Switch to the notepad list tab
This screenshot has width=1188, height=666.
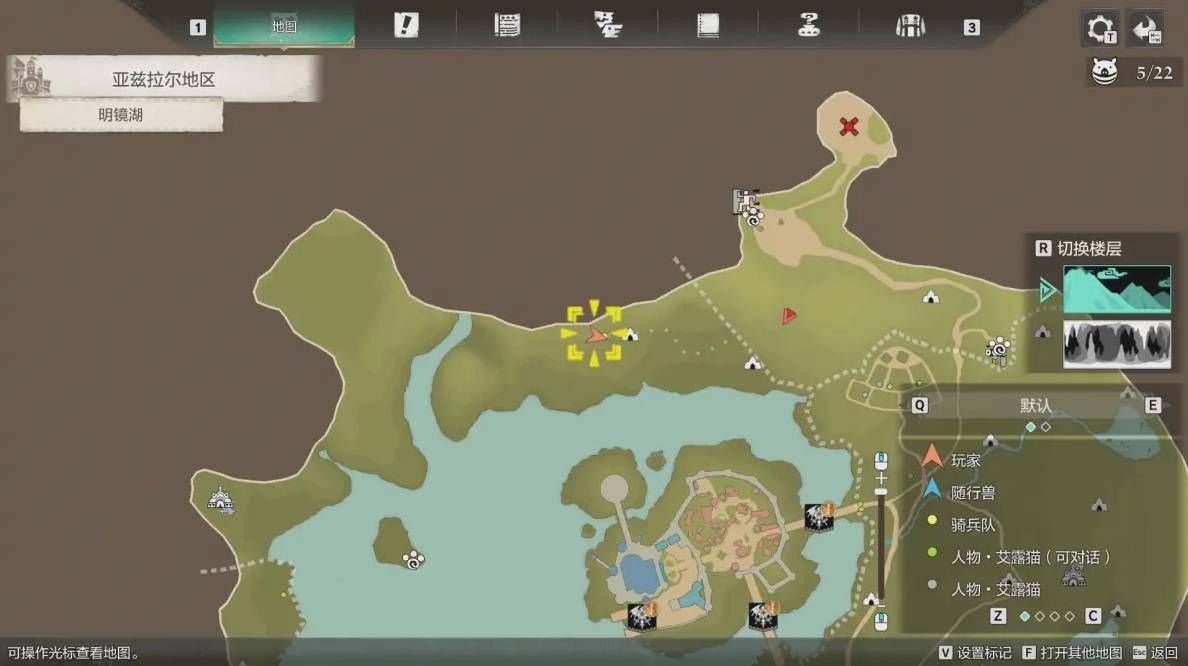pos(507,26)
